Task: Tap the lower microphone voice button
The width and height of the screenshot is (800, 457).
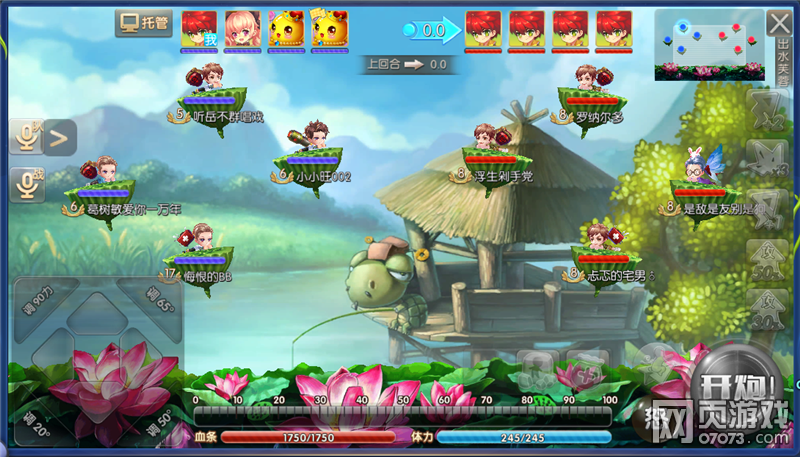Action: [x=26, y=184]
